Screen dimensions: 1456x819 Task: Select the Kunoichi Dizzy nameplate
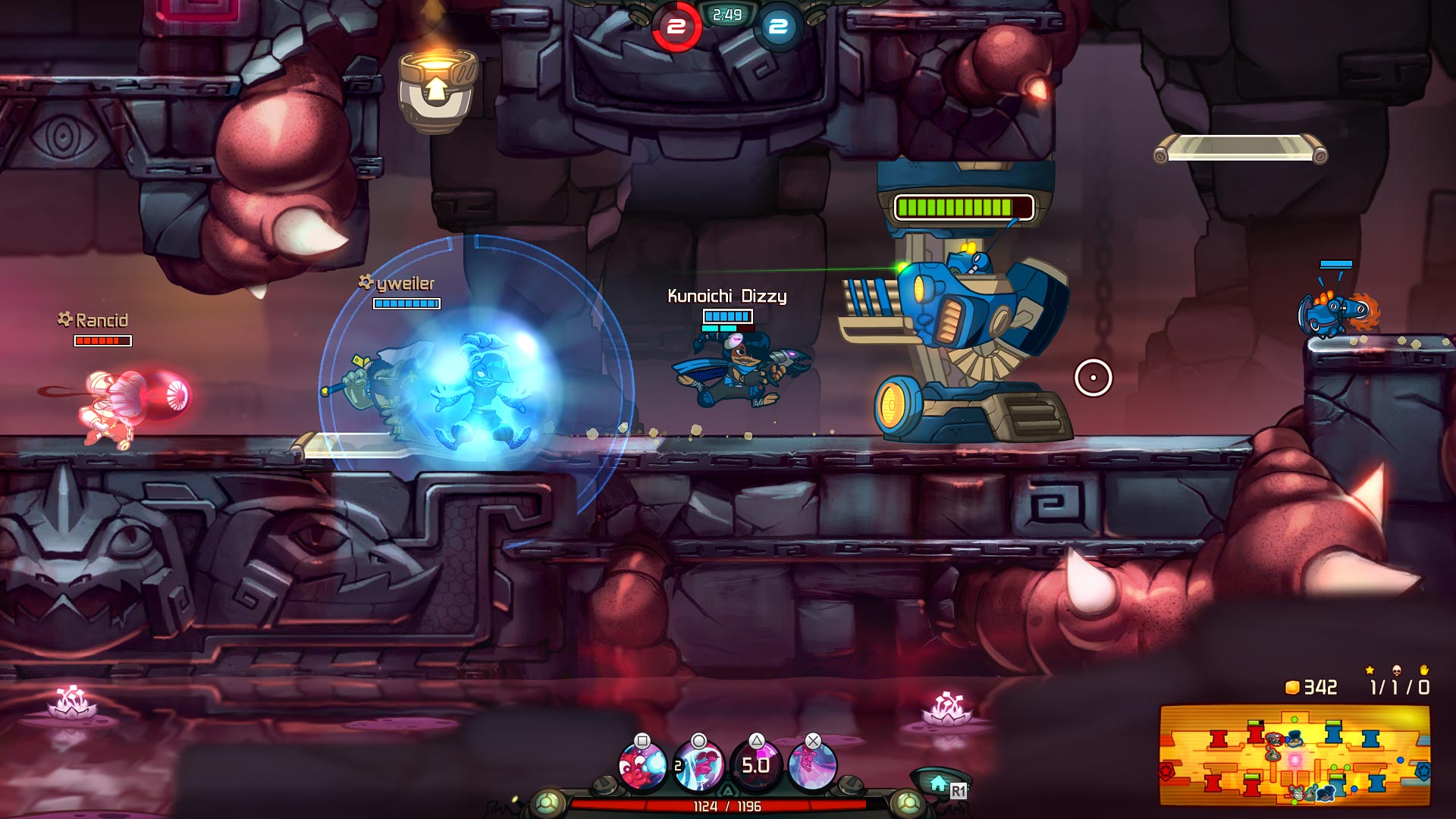726,297
